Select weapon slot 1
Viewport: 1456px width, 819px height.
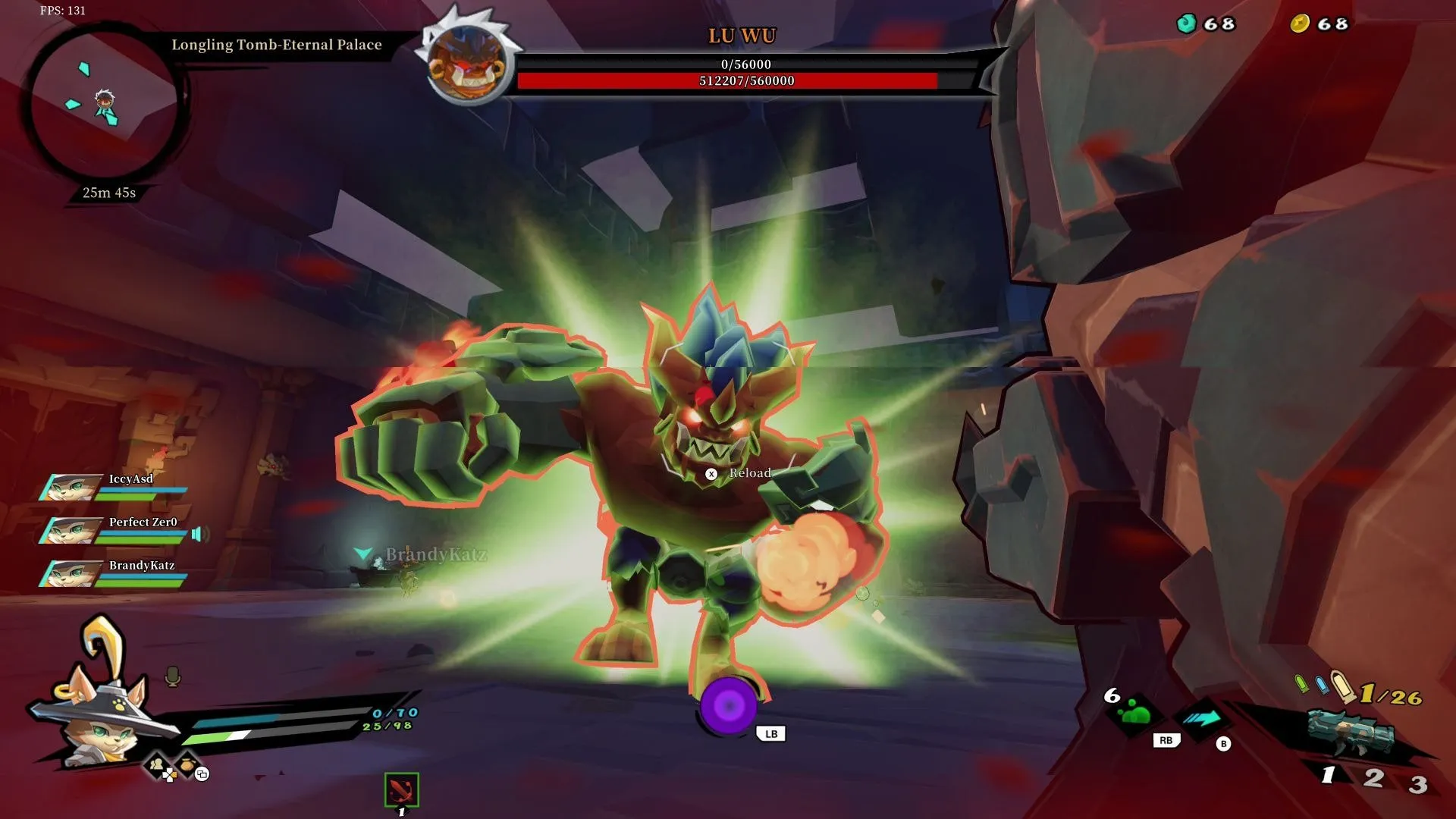point(1328,774)
